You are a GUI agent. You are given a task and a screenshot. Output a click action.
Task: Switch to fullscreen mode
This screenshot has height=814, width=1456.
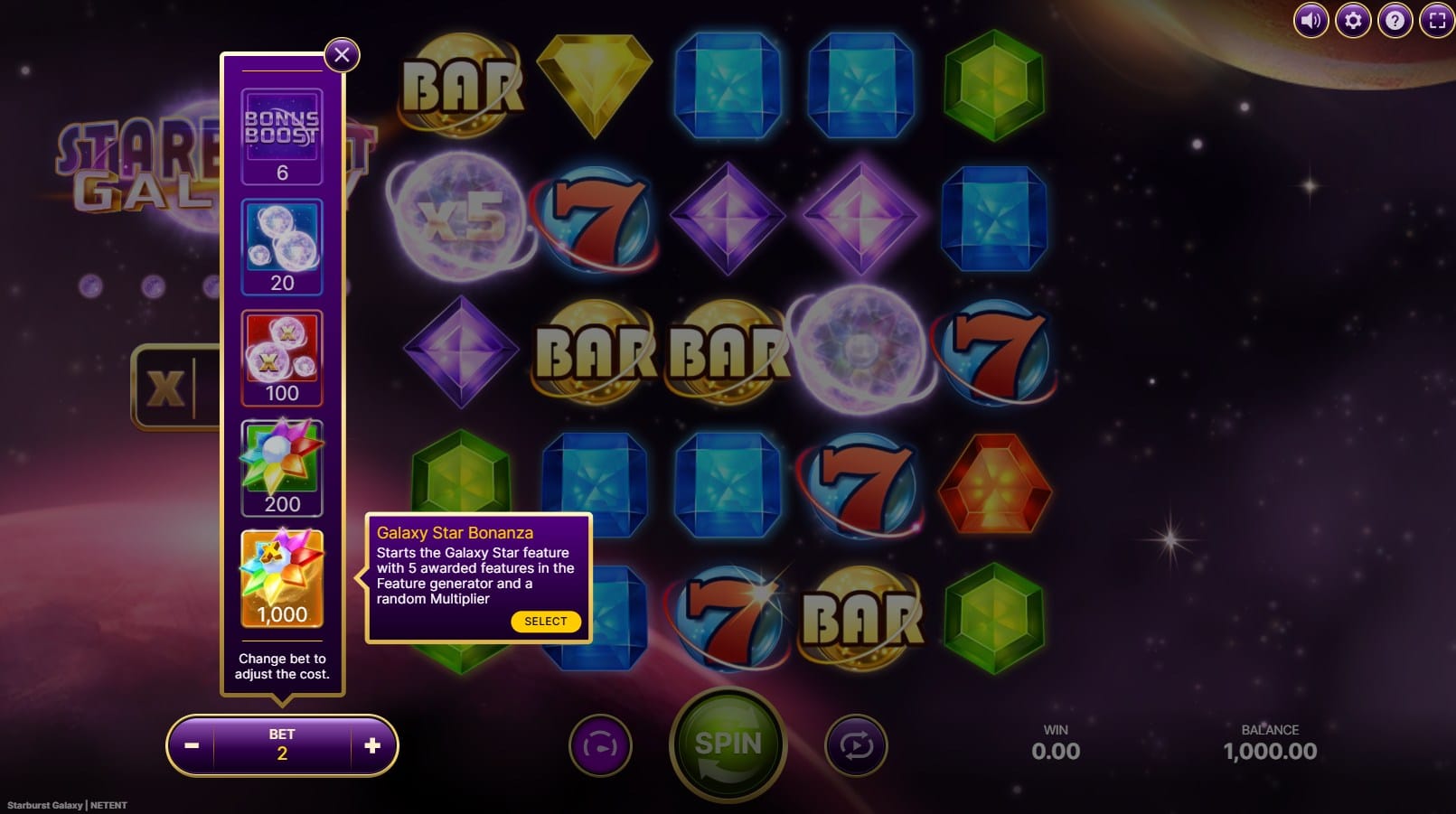point(1437,20)
